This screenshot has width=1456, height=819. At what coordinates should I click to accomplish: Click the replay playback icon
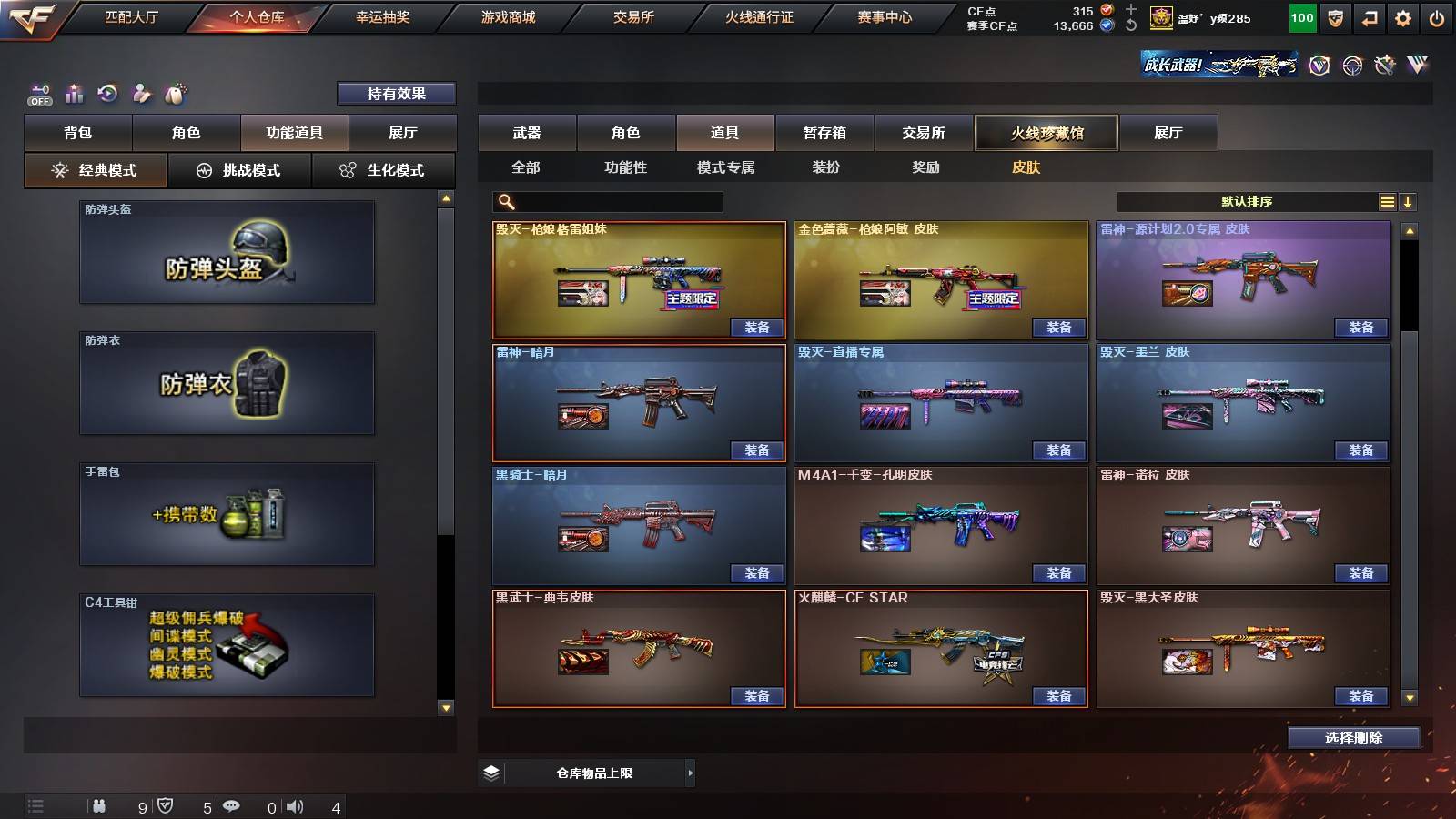pos(108,94)
